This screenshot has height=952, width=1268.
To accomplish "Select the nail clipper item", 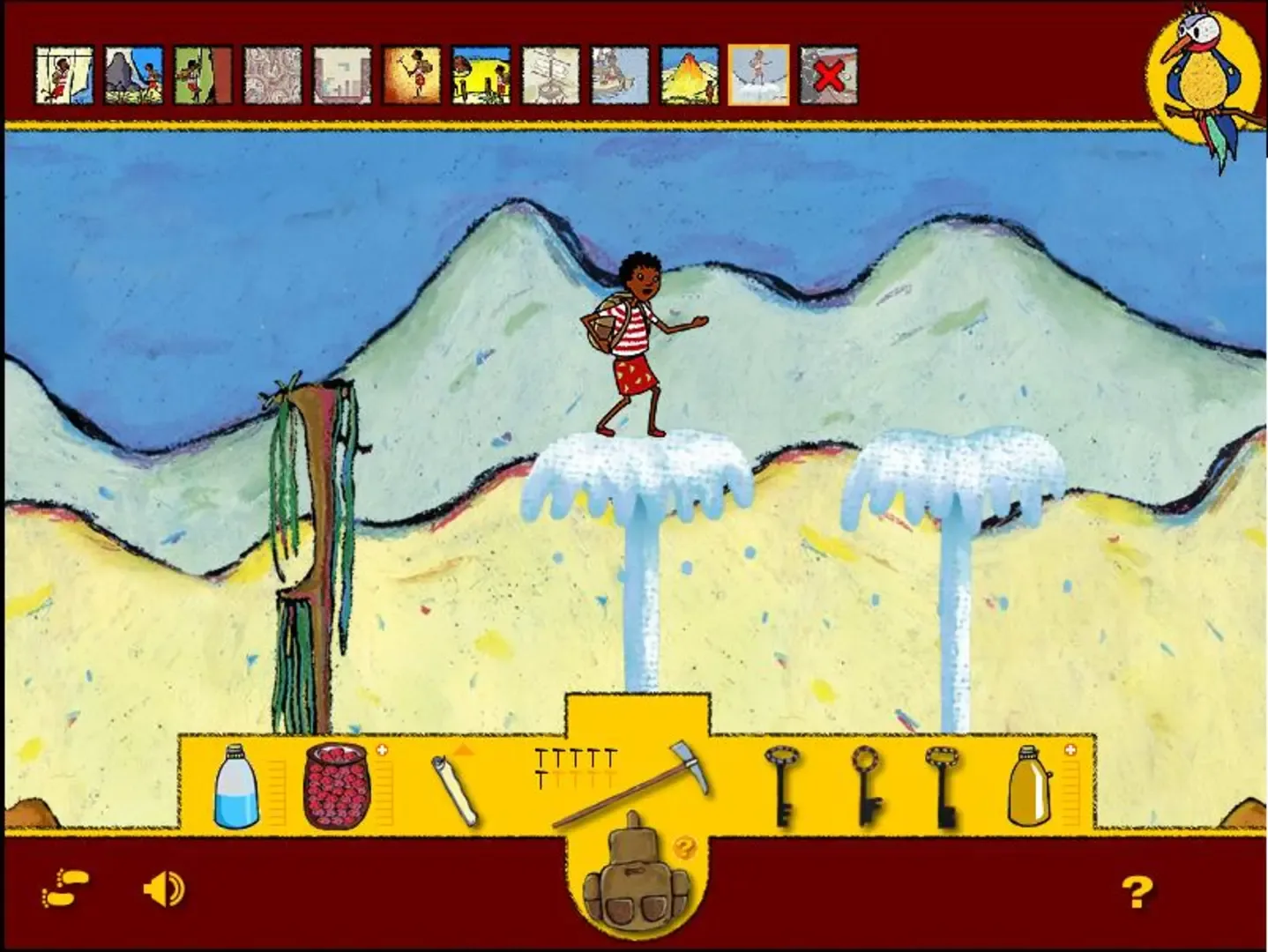I will click(x=451, y=787).
